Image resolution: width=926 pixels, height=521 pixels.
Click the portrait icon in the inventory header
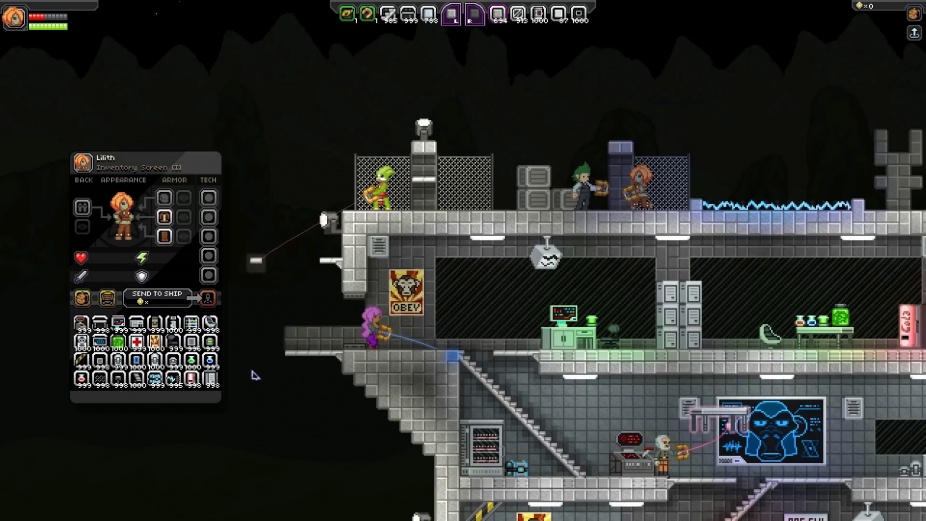83,163
